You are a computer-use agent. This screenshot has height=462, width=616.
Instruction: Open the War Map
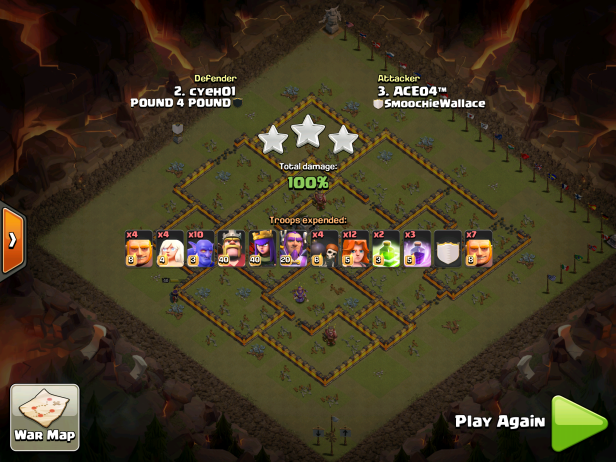[x=45, y=418]
